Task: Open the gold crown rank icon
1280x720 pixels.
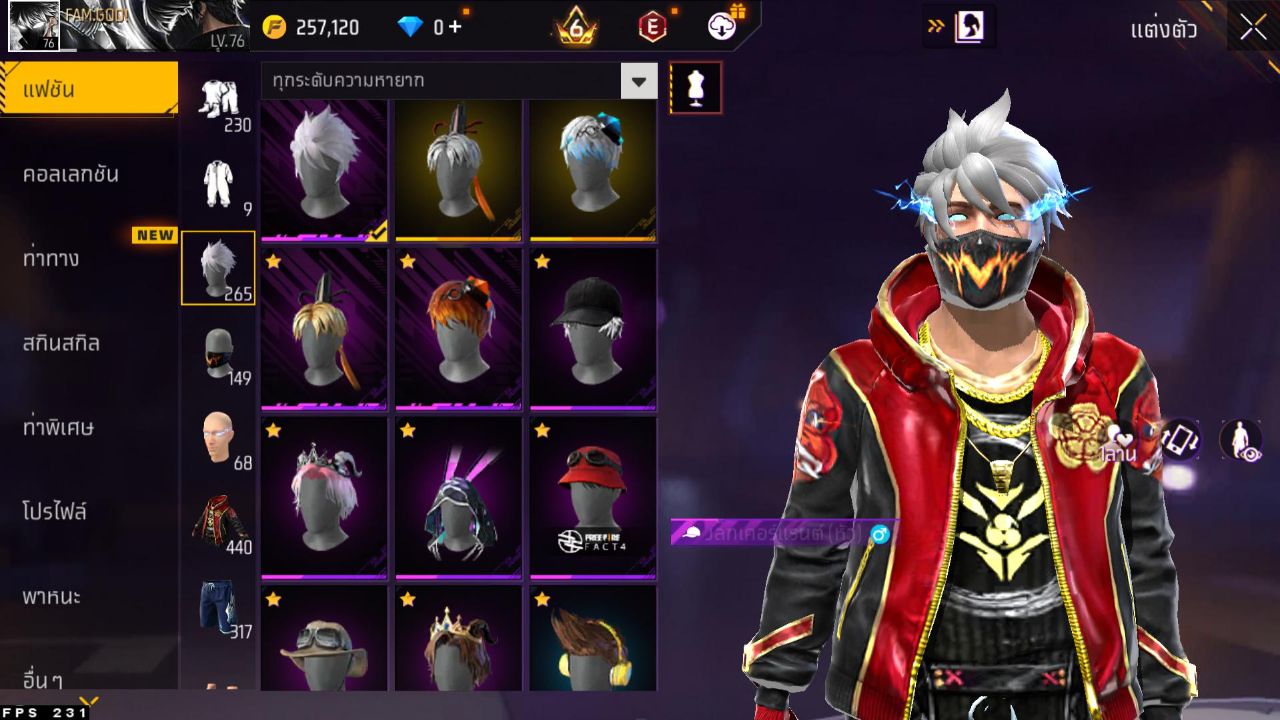Action: (576, 28)
